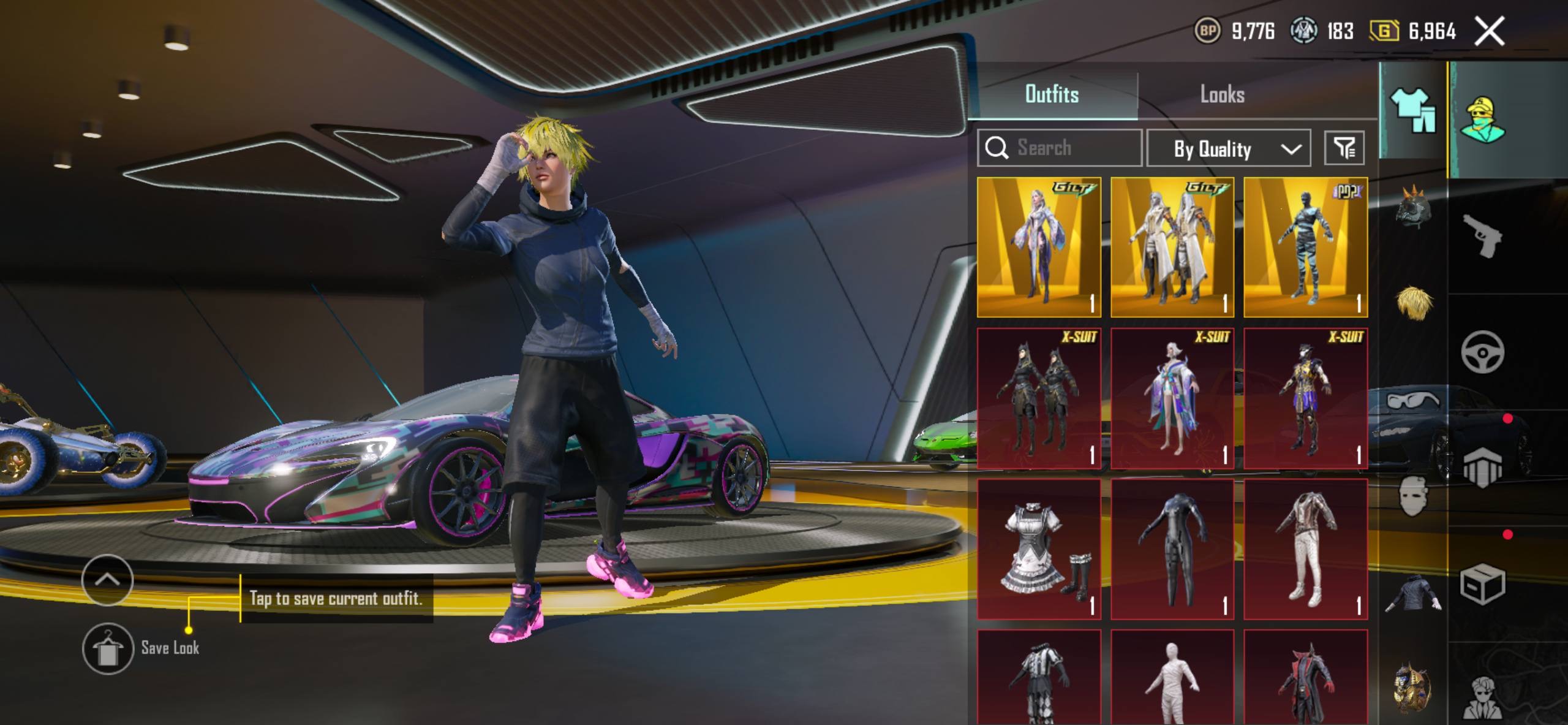1568x725 pixels.
Task: Pick the black full-body suit outfit
Action: click(x=1172, y=549)
